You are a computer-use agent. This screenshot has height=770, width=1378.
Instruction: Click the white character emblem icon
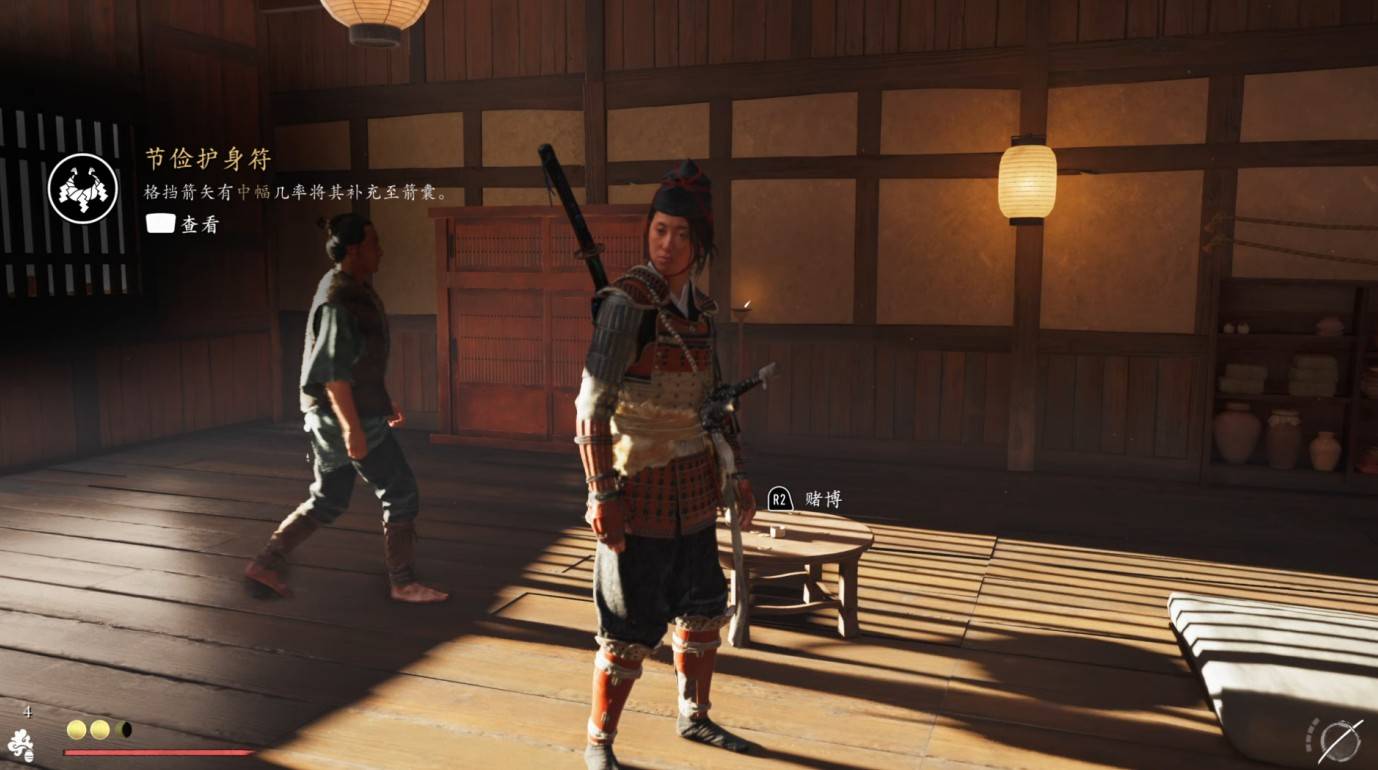pyautogui.click(x=21, y=745)
